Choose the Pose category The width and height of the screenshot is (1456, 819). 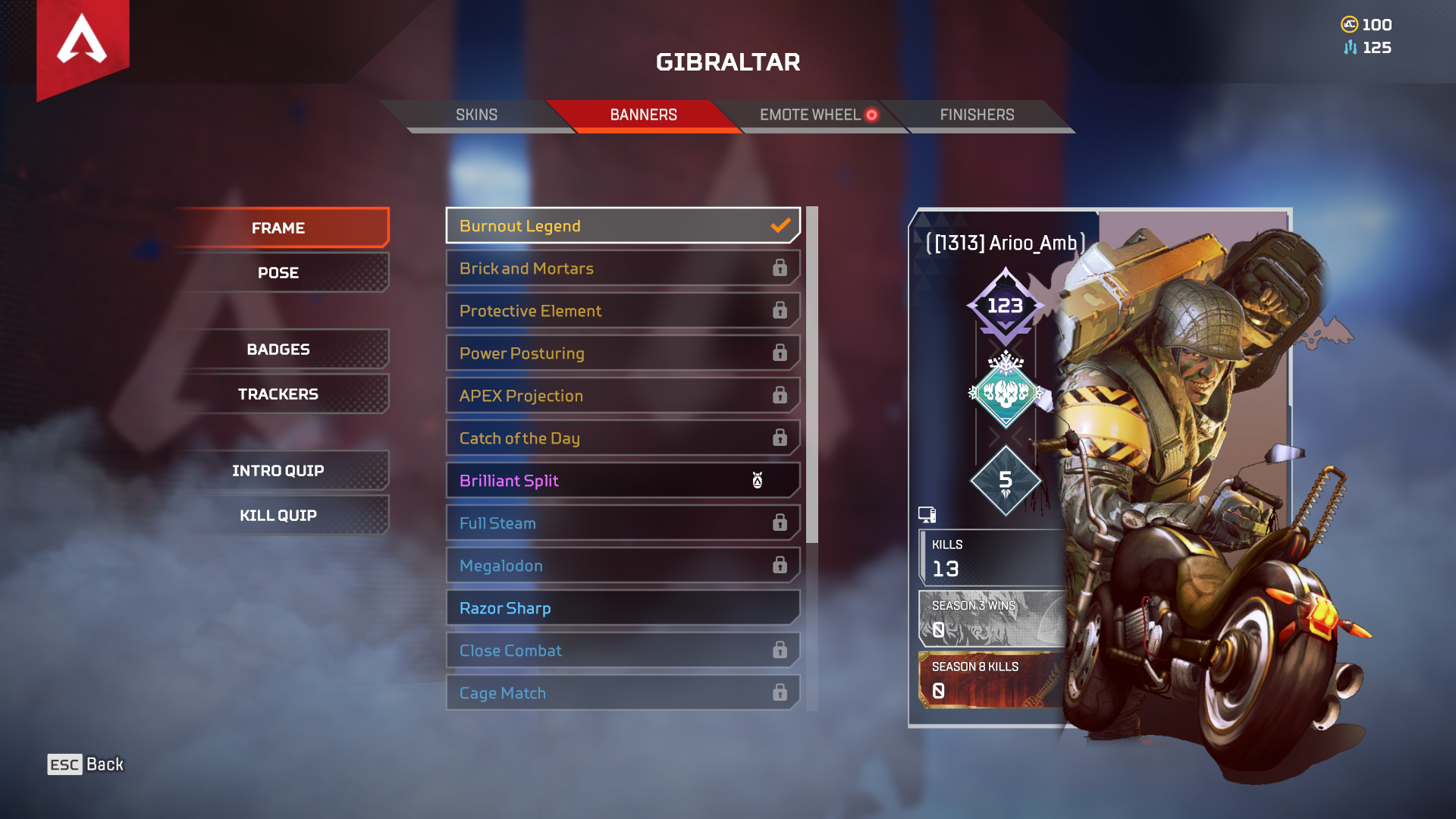[x=278, y=272]
